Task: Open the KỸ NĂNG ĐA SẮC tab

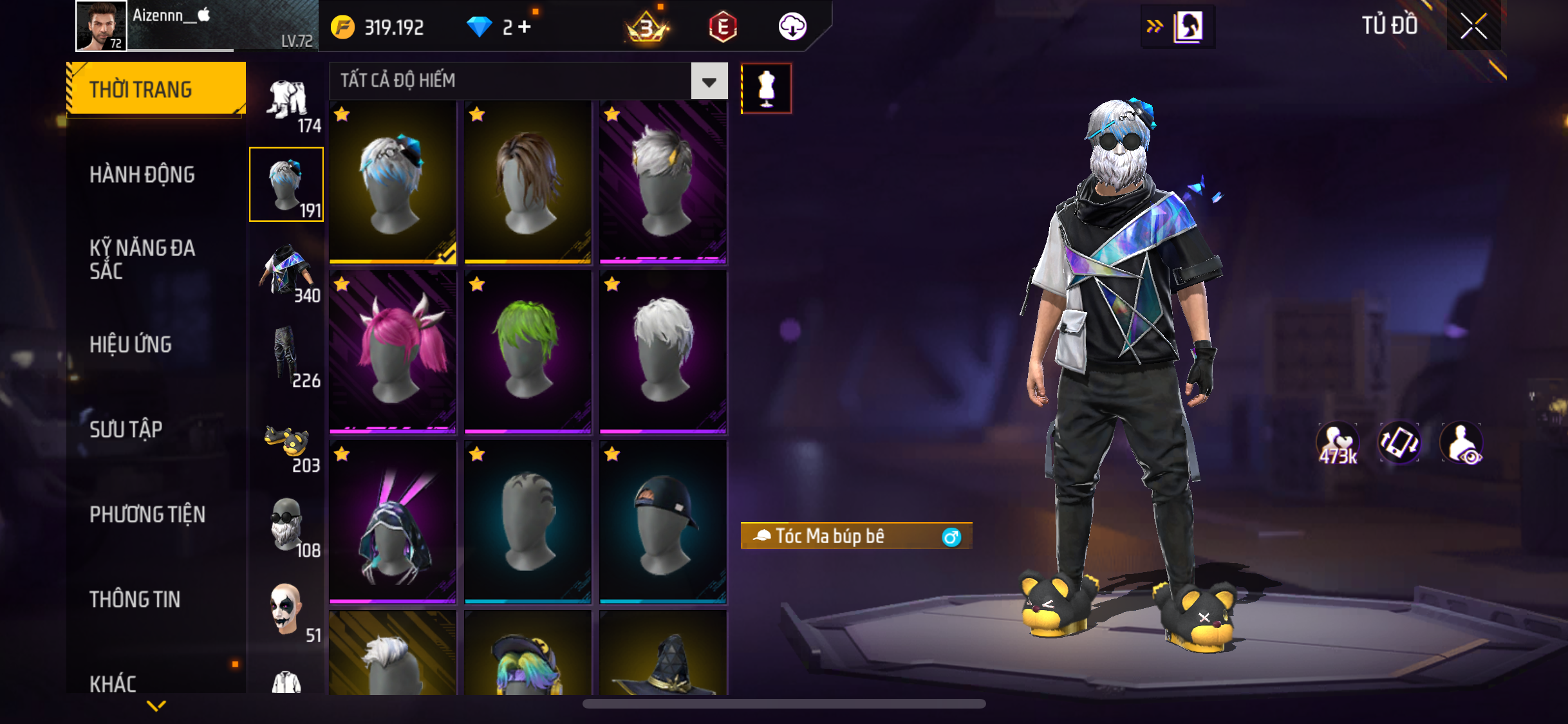Action: (x=142, y=259)
